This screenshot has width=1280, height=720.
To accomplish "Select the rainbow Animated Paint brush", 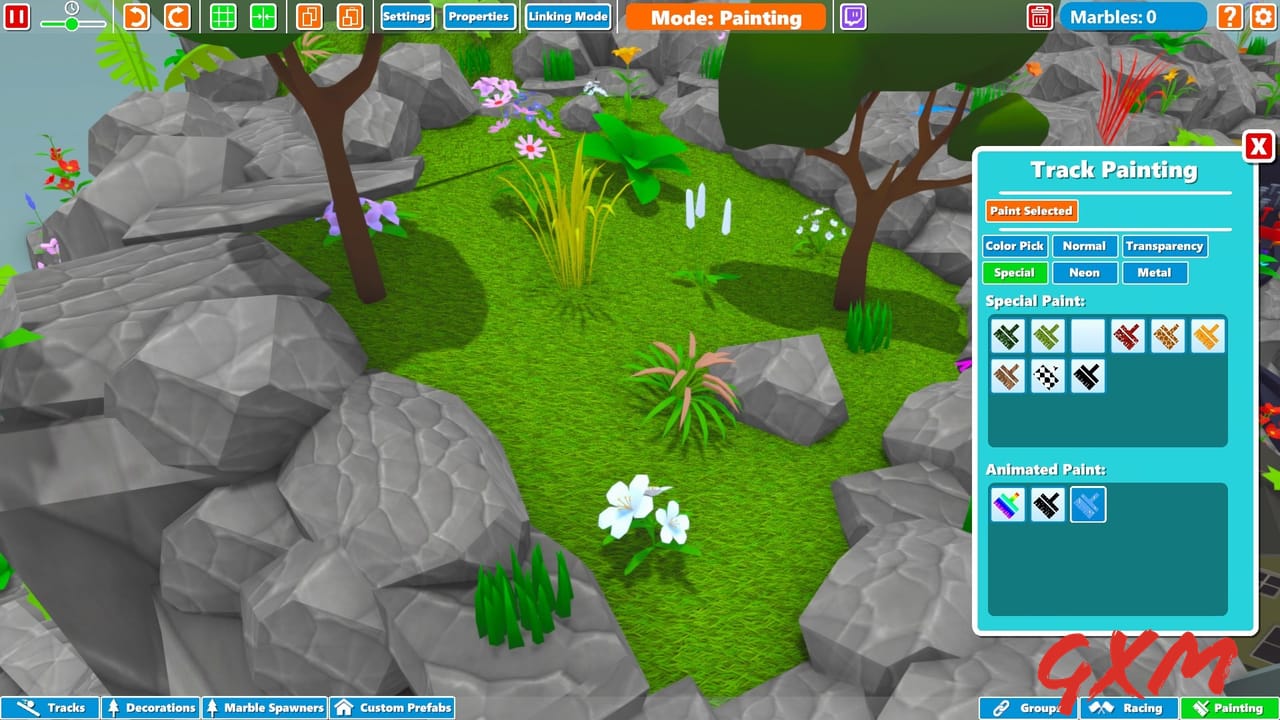I will pos(1007,504).
